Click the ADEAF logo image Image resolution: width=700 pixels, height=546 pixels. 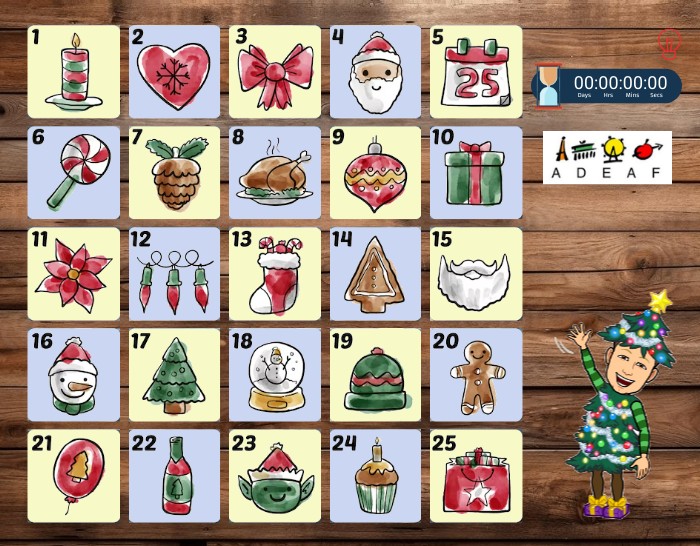607,158
